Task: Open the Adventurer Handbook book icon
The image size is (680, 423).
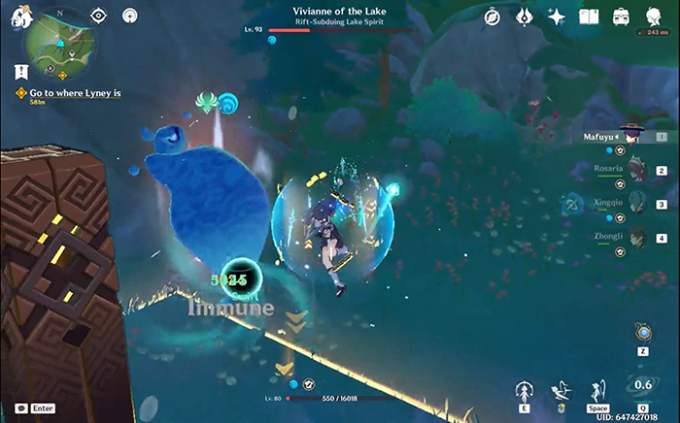Action: (588, 17)
